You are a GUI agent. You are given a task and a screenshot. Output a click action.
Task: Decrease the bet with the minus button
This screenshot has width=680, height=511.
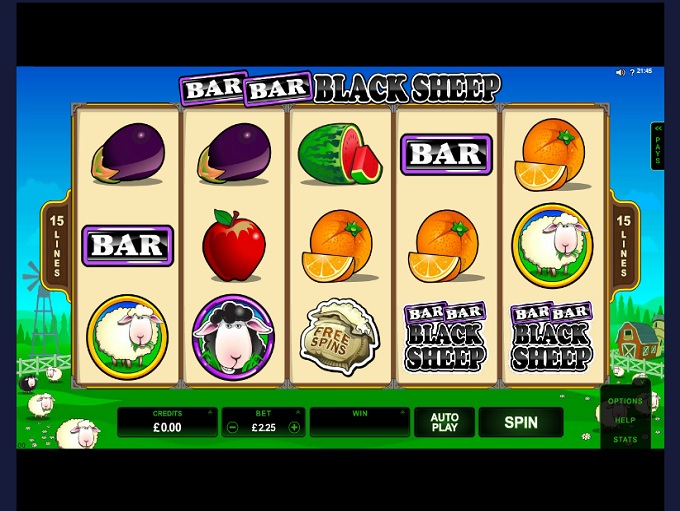coord(233,427)
